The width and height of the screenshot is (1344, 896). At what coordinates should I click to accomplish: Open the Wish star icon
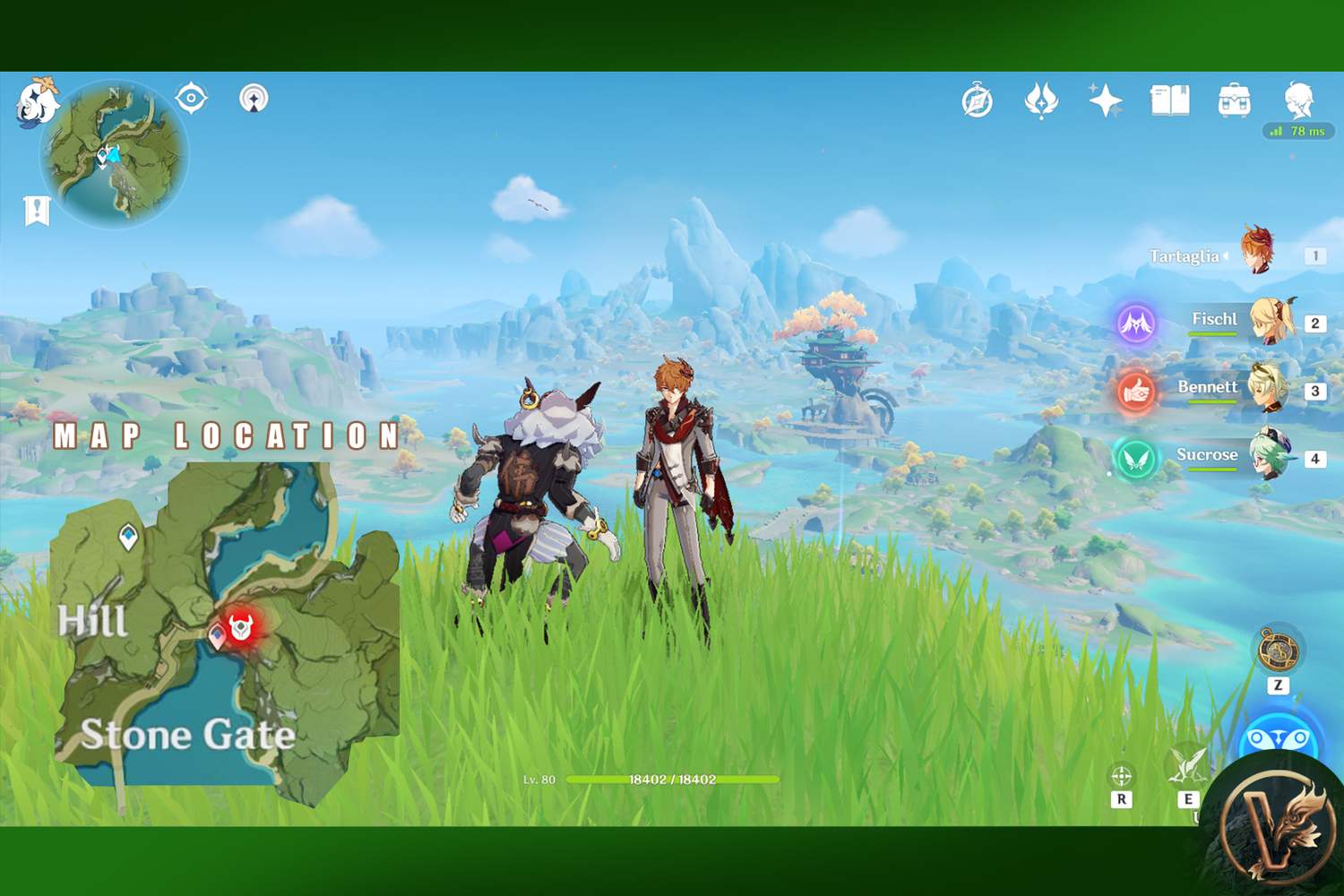click(x=1106, y=101)
